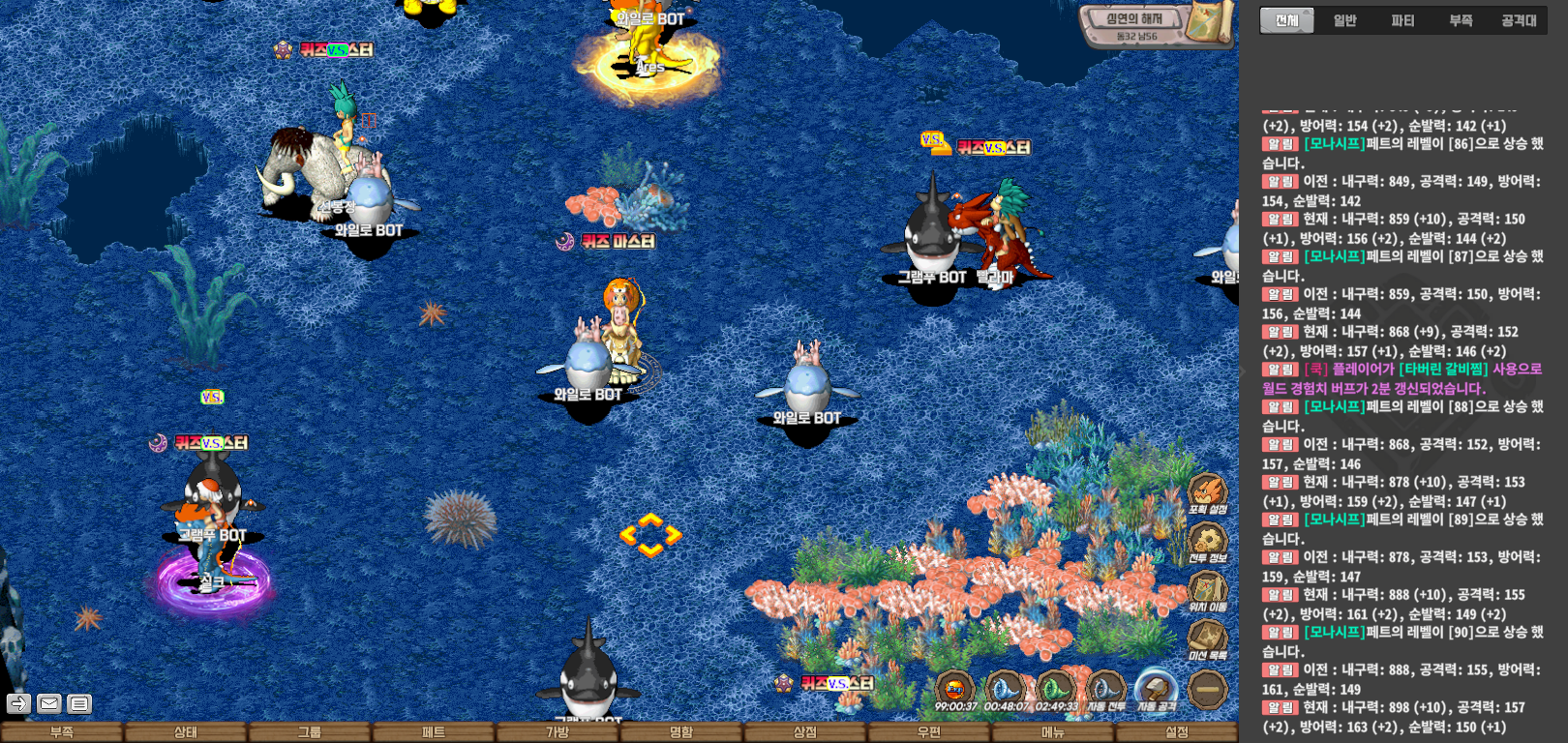Screen dimensions: 1568x743
Task: Click the envelope mail icon
Action: pyautogui.click(x=49, y=703)
